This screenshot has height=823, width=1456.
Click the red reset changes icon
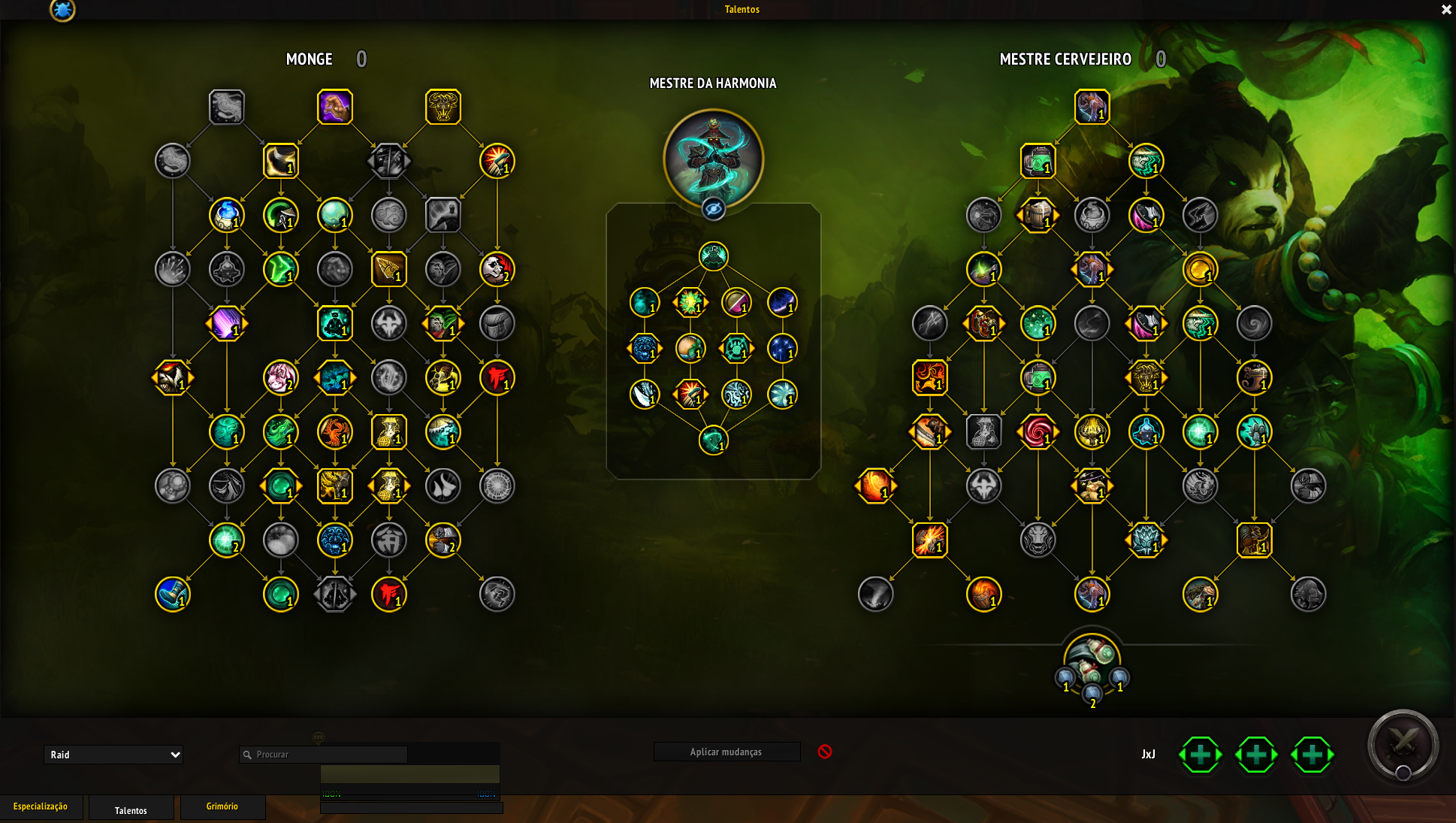(x=825, y=752)
